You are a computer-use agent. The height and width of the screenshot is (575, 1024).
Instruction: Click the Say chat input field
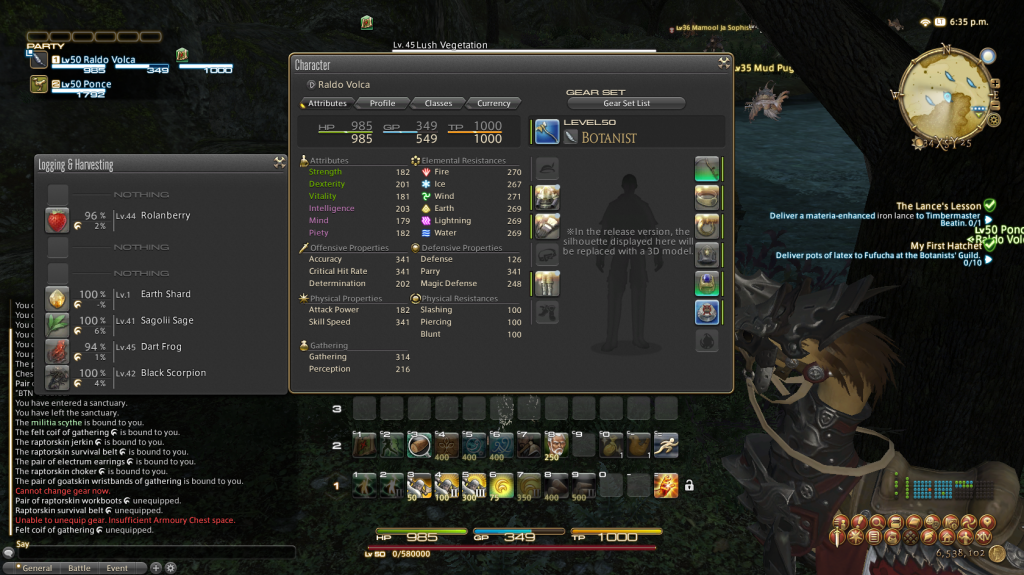(x=150, y=551)
